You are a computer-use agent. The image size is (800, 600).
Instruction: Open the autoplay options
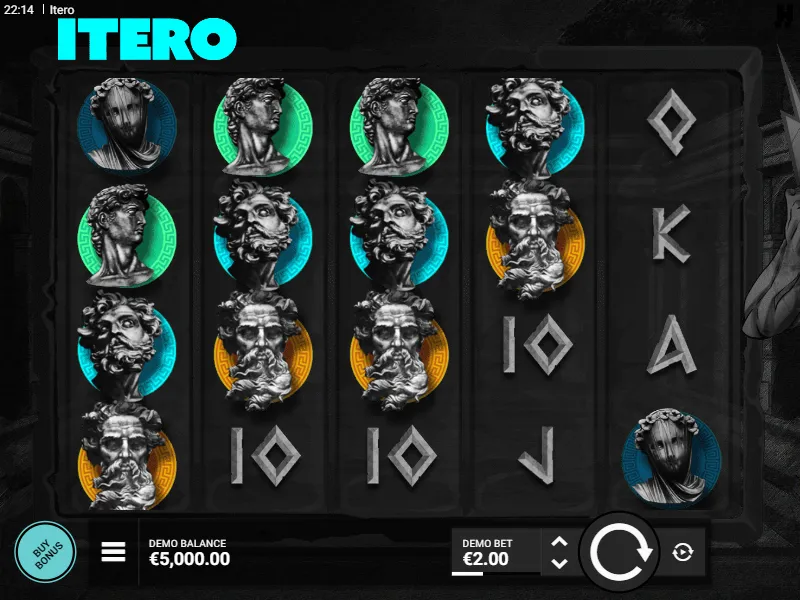click(683, 552)
